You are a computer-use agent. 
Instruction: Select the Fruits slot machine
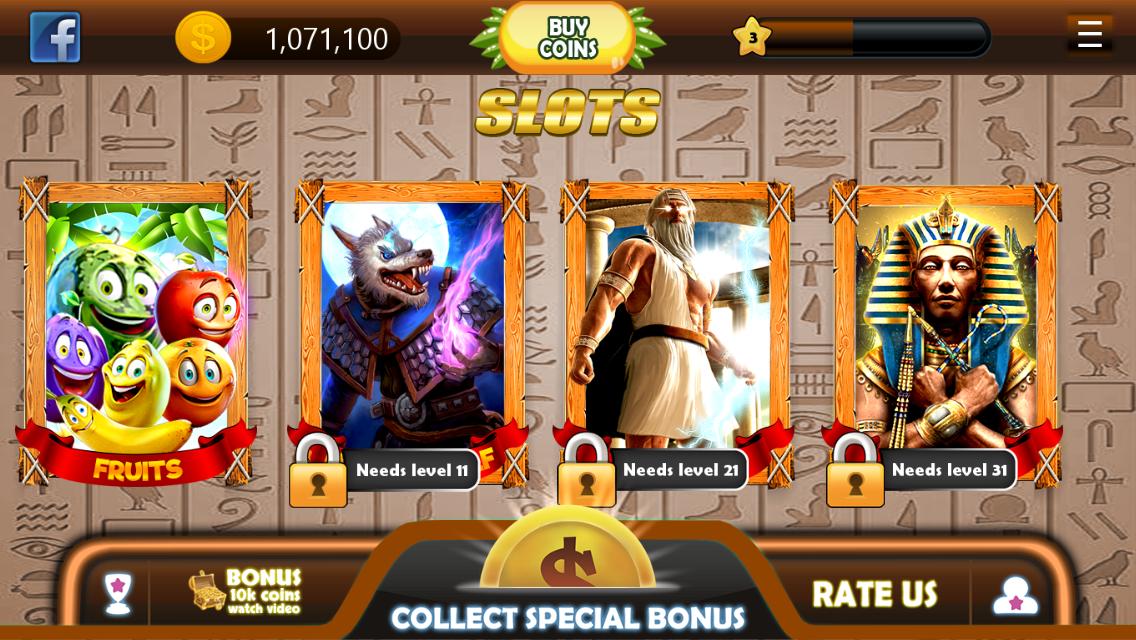(x=137, y=330)
